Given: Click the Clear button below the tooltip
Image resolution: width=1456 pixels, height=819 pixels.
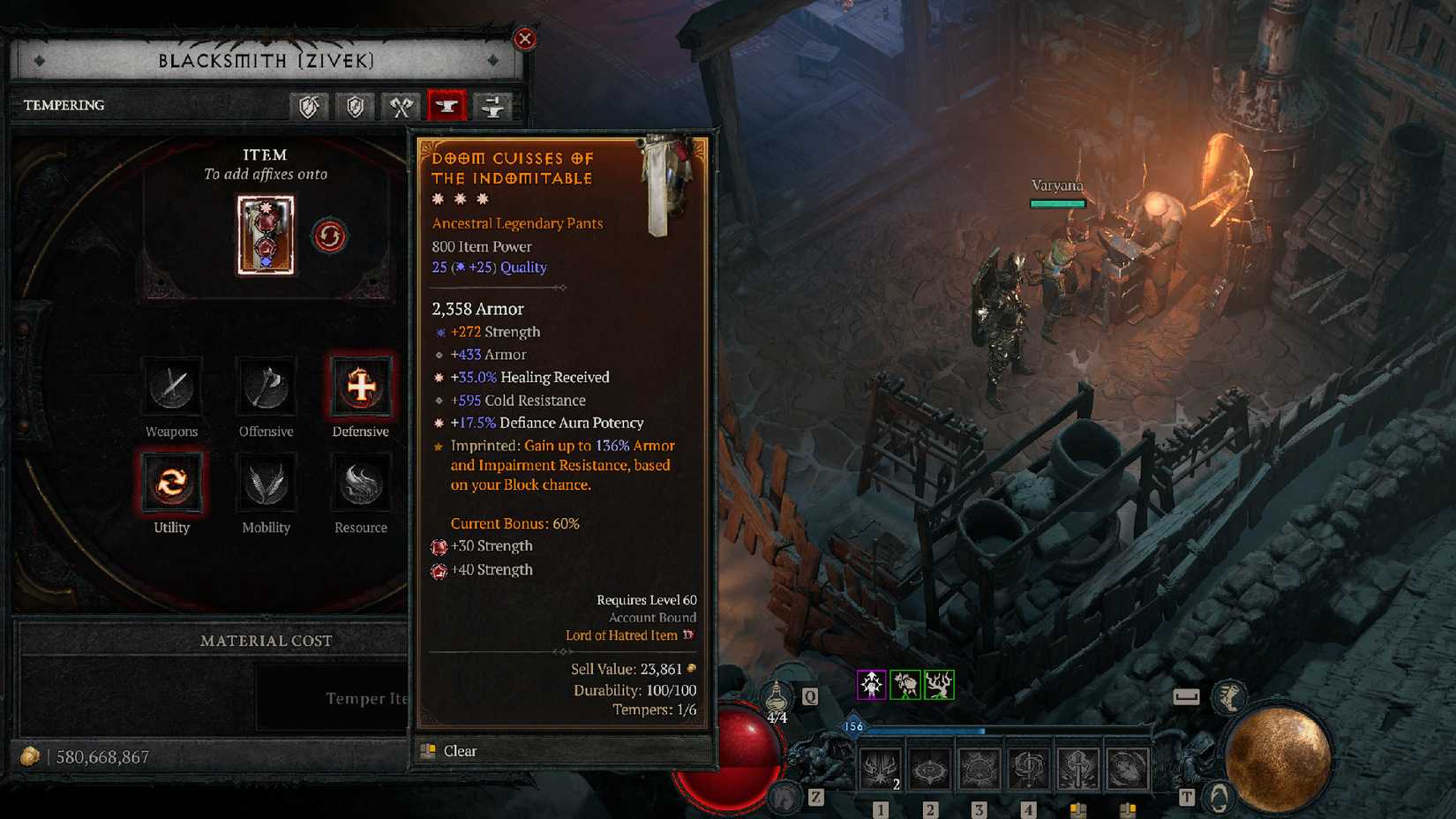Looking at the screenshot, I should 461,751.
